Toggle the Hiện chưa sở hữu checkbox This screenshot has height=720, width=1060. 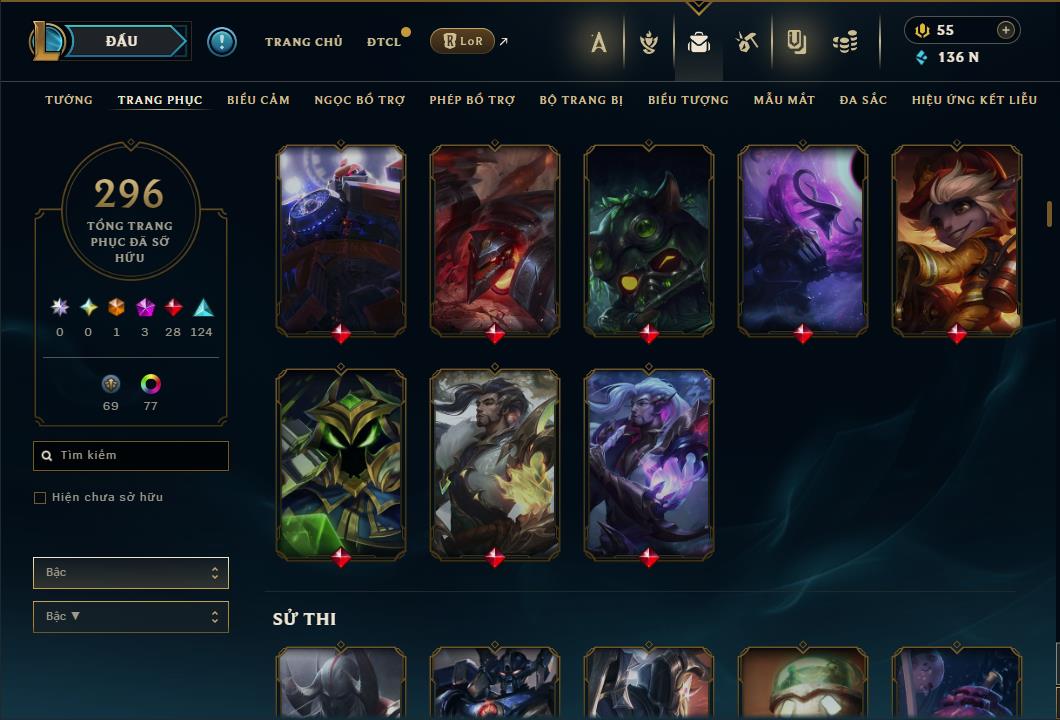click(40, 498)
